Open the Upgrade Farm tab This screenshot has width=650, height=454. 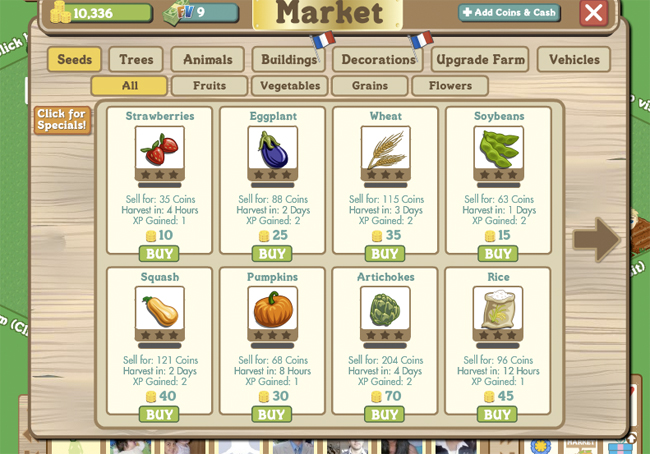tap(480, 60)
